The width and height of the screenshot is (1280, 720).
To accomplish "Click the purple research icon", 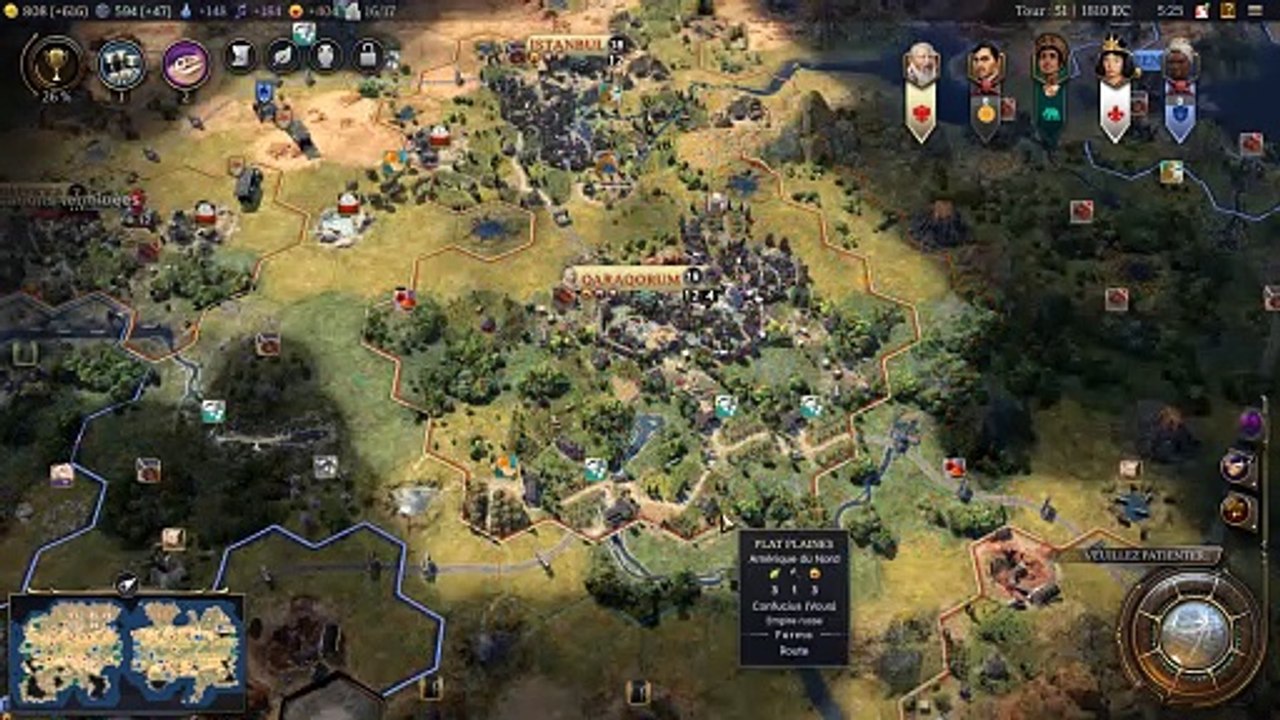I will pyautogui.click(x=186, y=64).
